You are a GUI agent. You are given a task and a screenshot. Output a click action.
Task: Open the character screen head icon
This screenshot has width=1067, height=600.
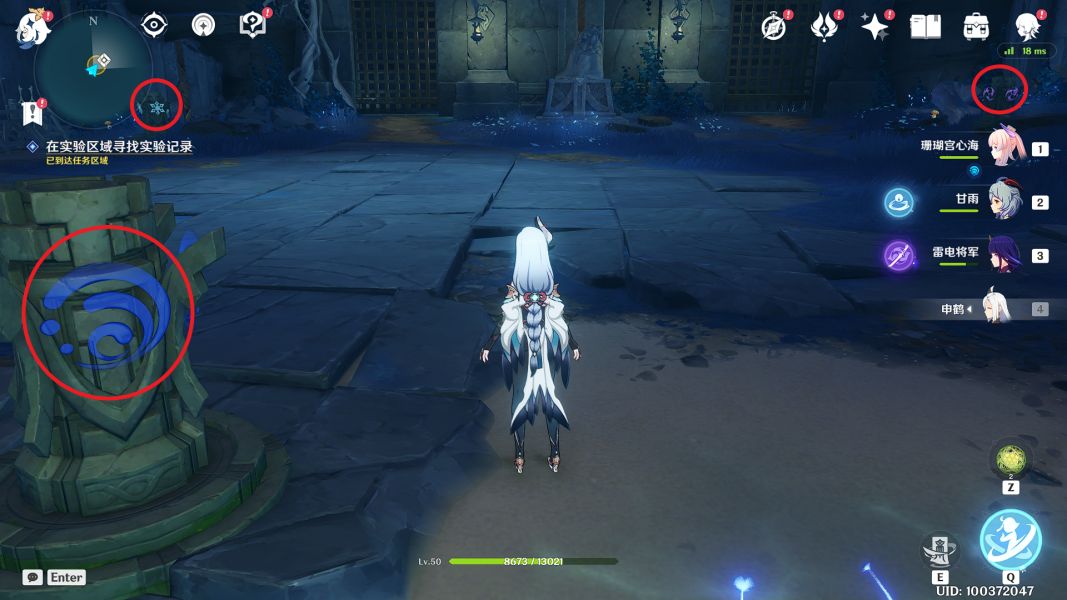(1026, 27)
